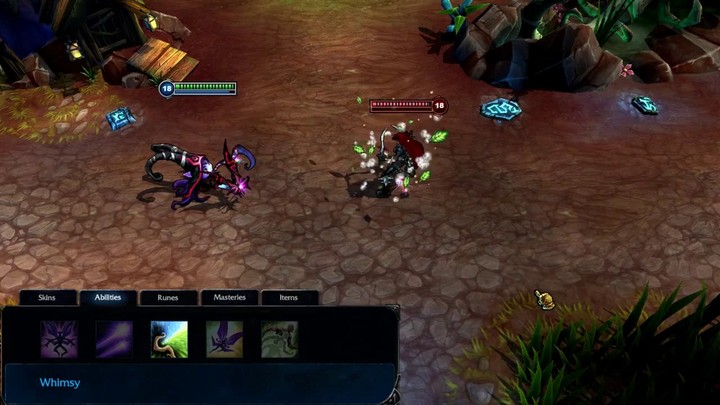Select the Abilities tab
Viewport: 720px width, 405px height.
[108, 297]
